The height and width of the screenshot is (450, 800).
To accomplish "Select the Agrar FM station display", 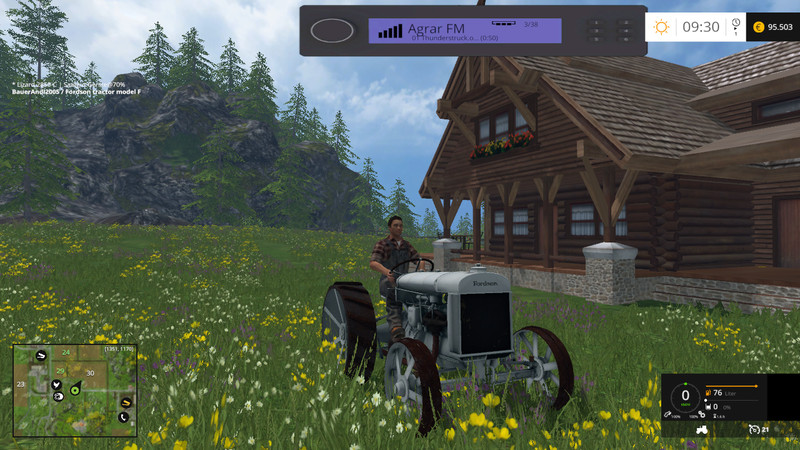I will click(465, 31).
